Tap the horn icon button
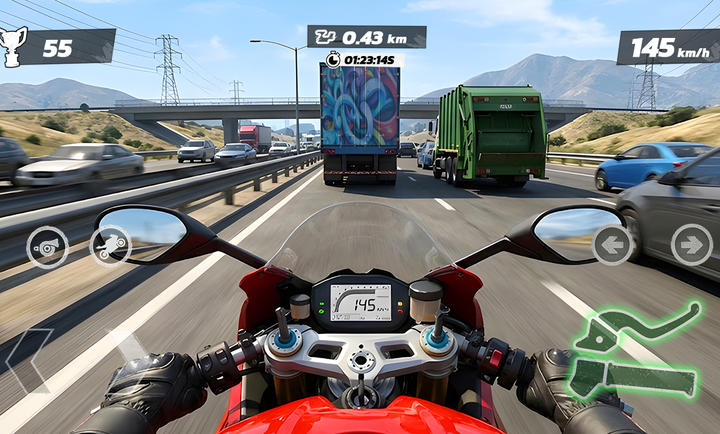 pyautogui.click(x=47, y=247)
